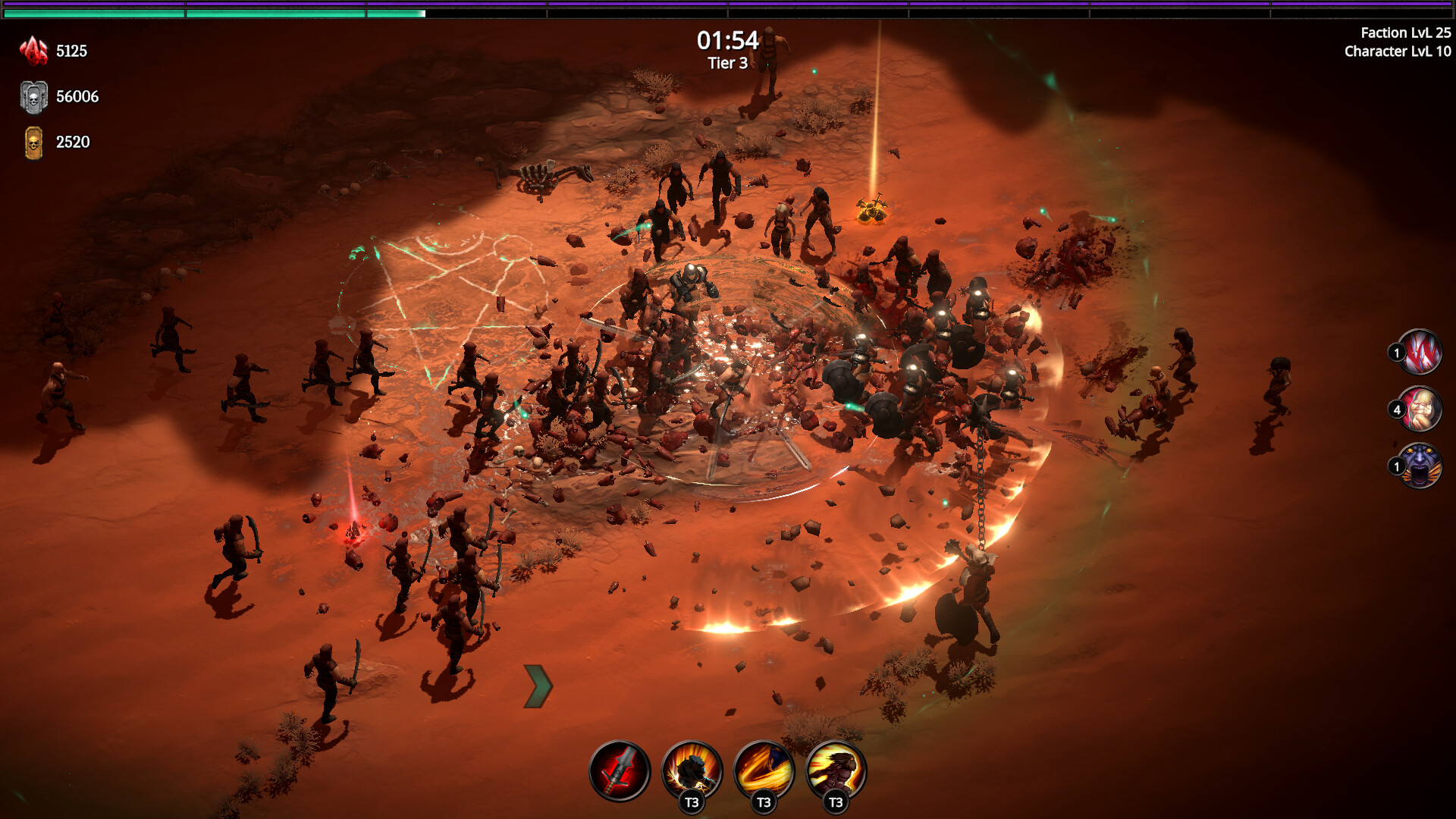Use the crystal fangs consumable item

point(1421,353)
